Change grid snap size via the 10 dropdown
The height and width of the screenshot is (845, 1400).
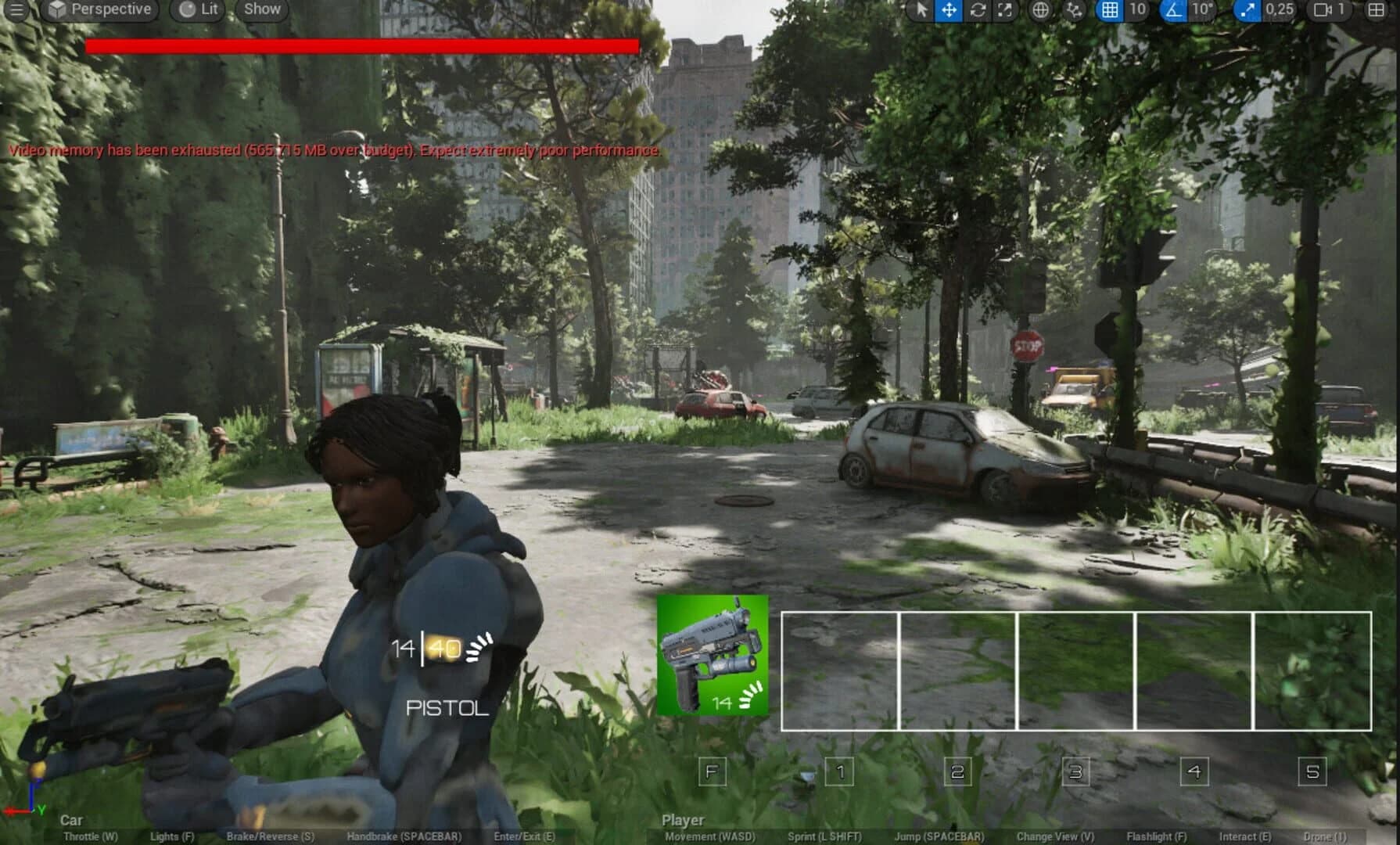click(1137, 11)
